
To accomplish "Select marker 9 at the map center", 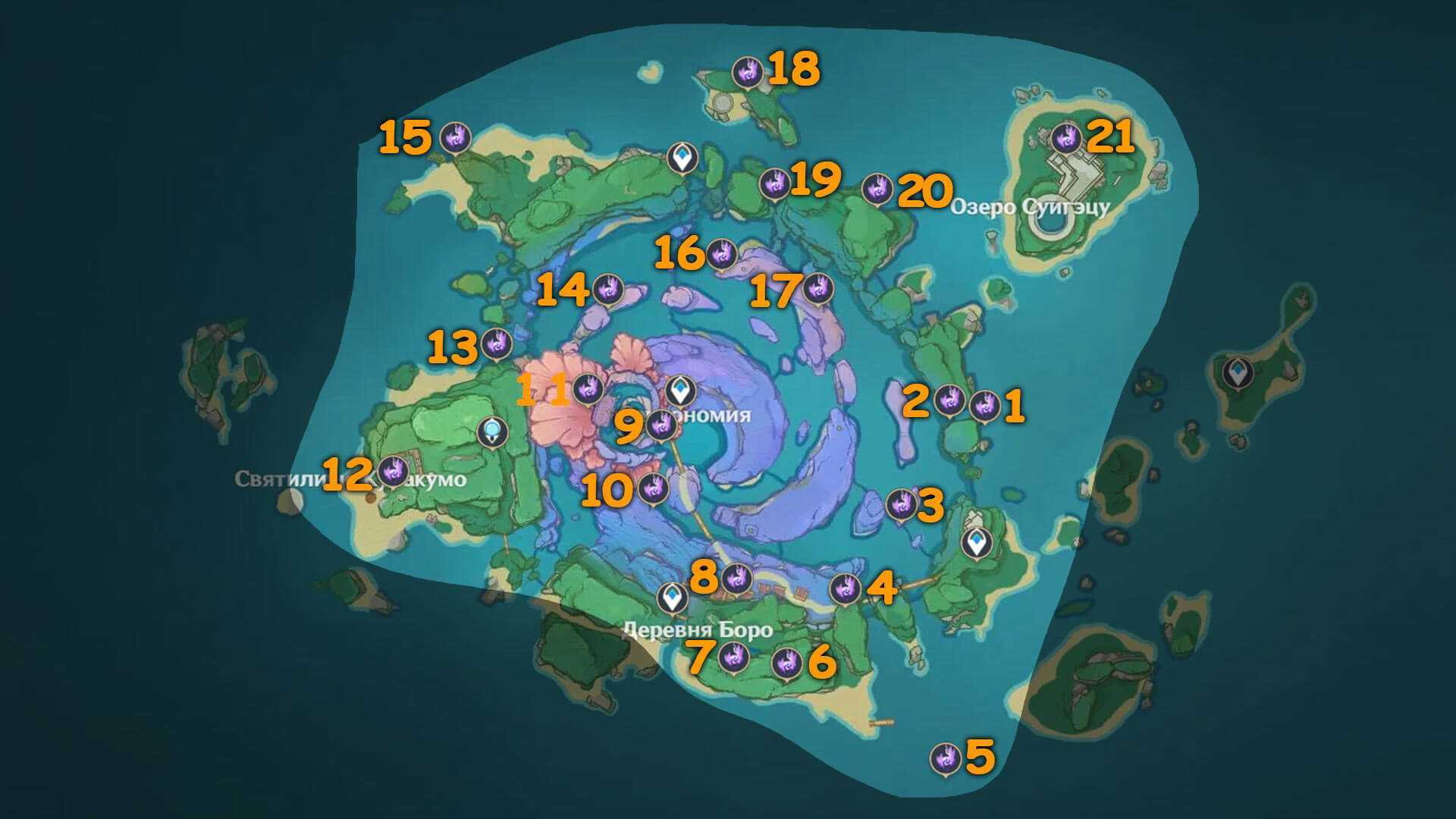I will coord(661,424).
